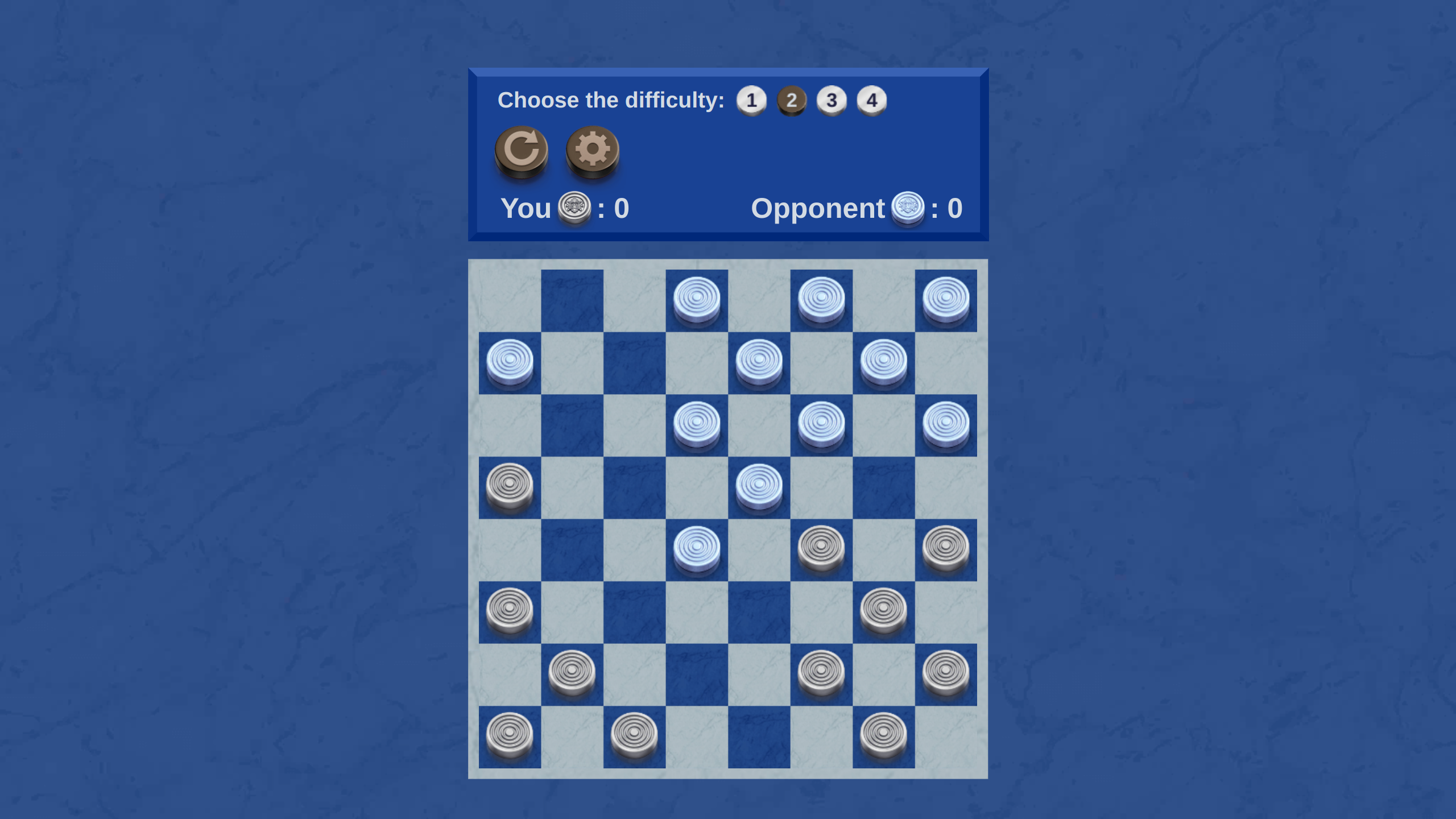Select difficulty level 3
Viewport: 1456px width, 819px height.
click(832, 100)
